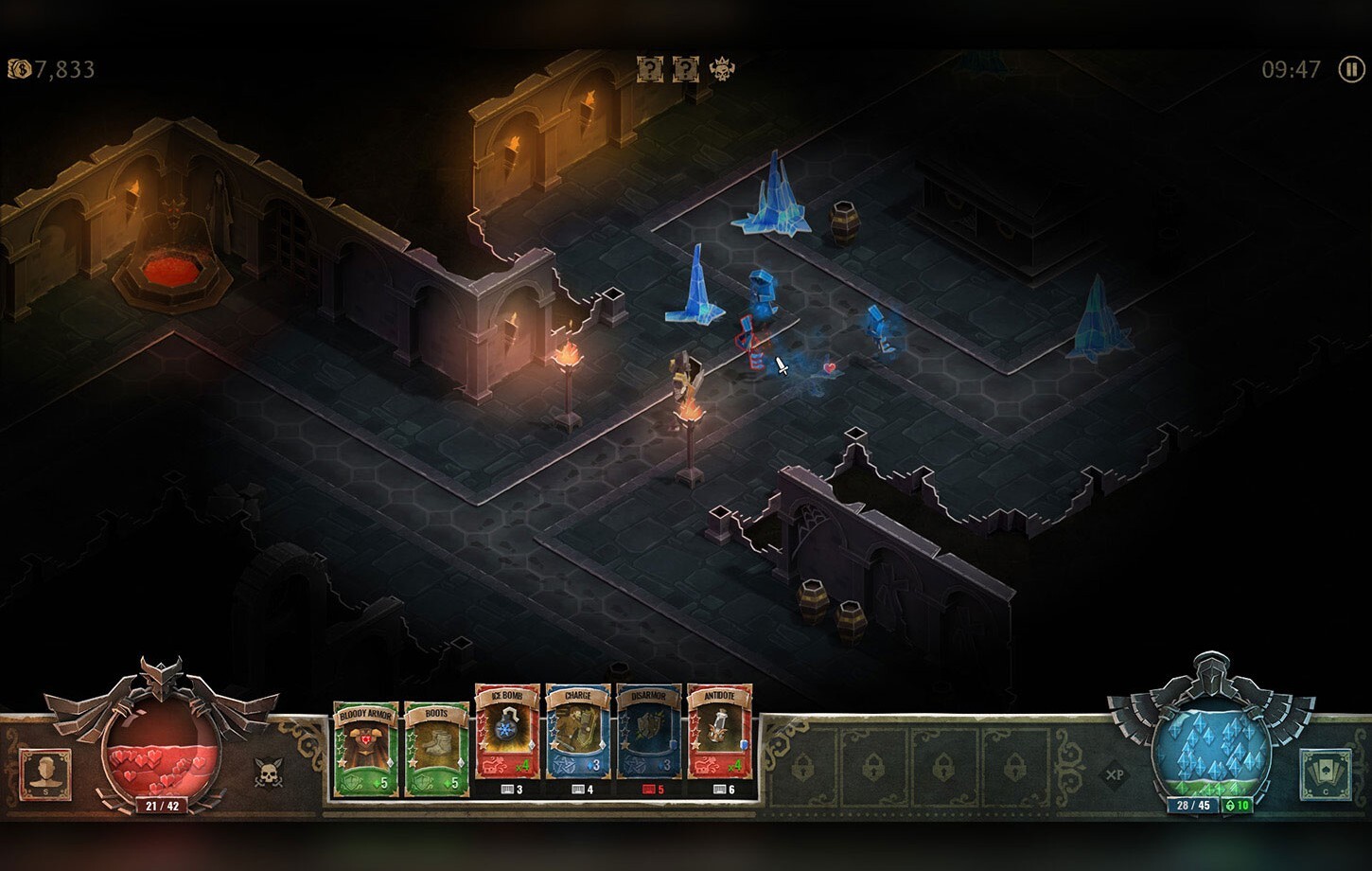Play the Ice Bomb card

pyautogui.click(x=507, y=734)
